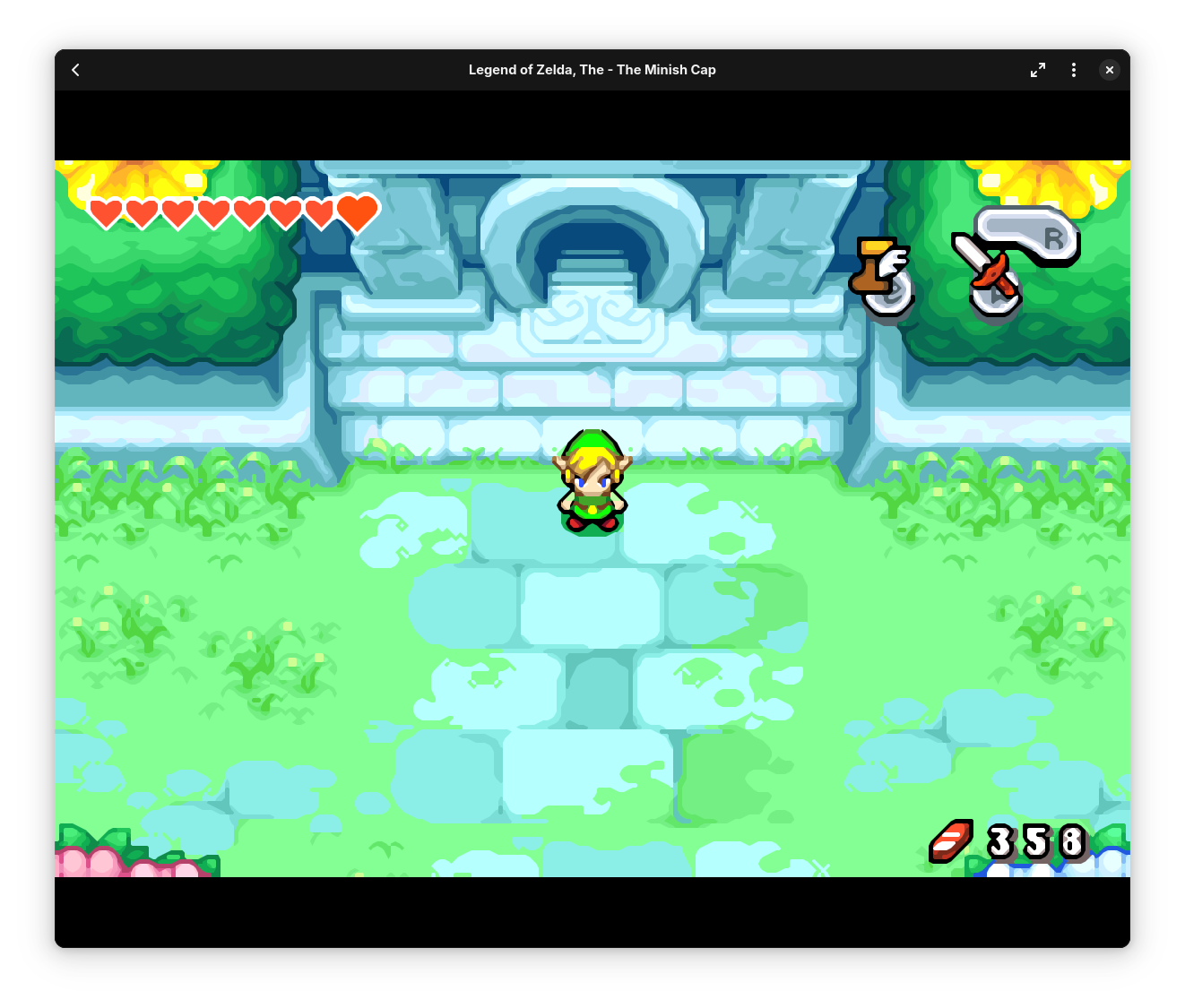
Task: Click the fullscreen expand icon
Action: coord(1037,69)
